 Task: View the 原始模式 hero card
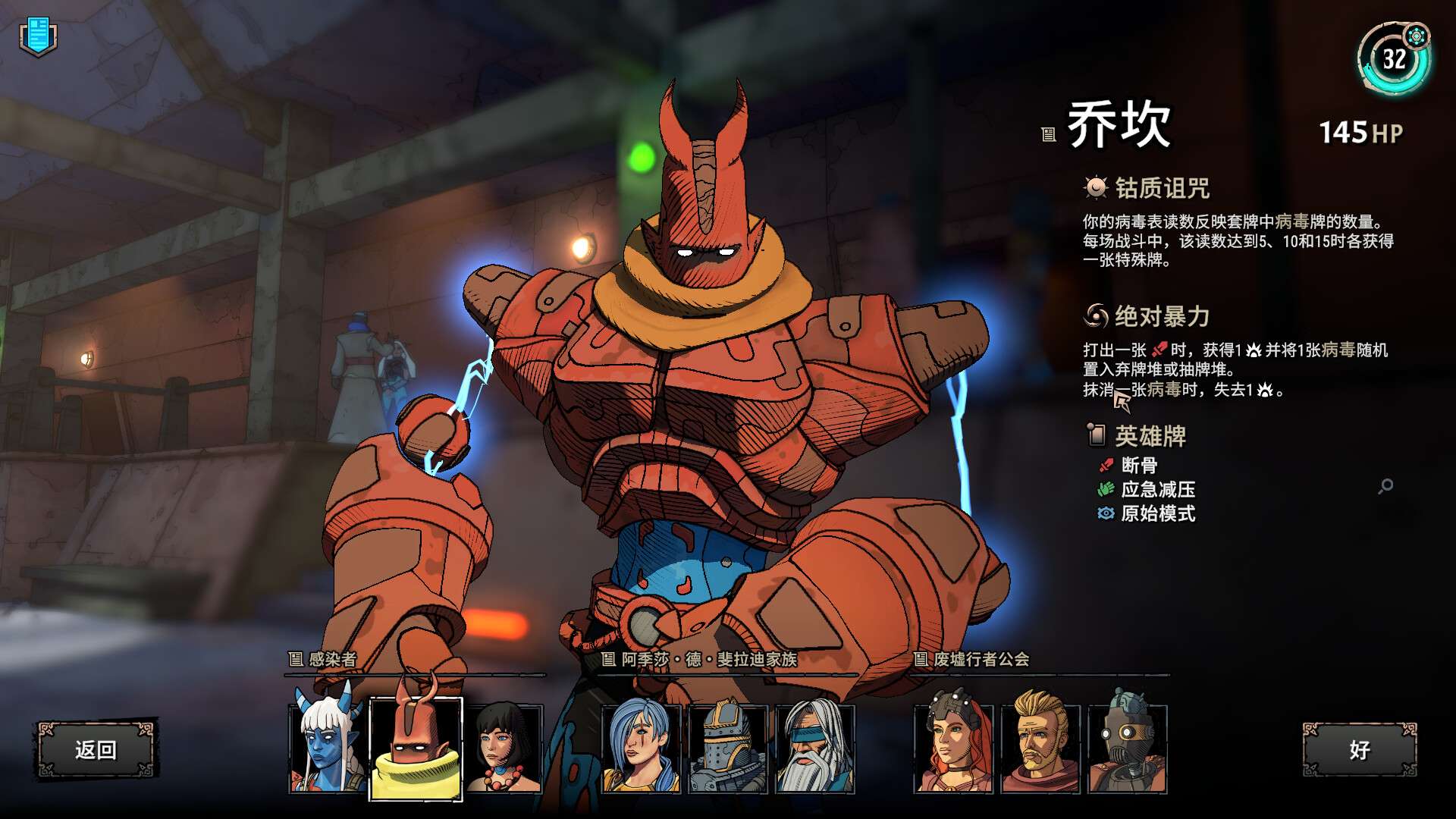(1157, 513)
